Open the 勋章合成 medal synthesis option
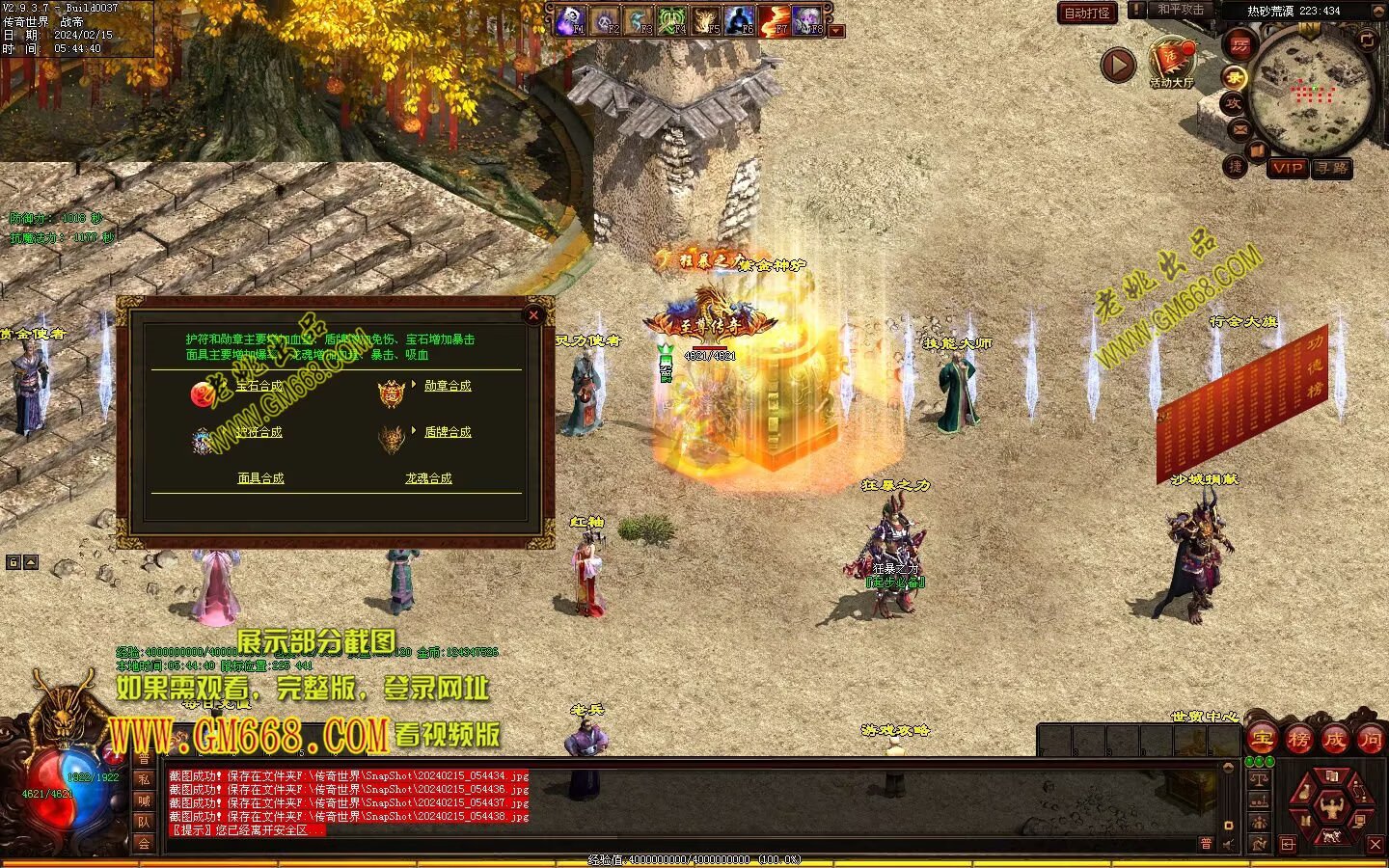The width and height of the screenshot is (1389, 868). point(448,386)
